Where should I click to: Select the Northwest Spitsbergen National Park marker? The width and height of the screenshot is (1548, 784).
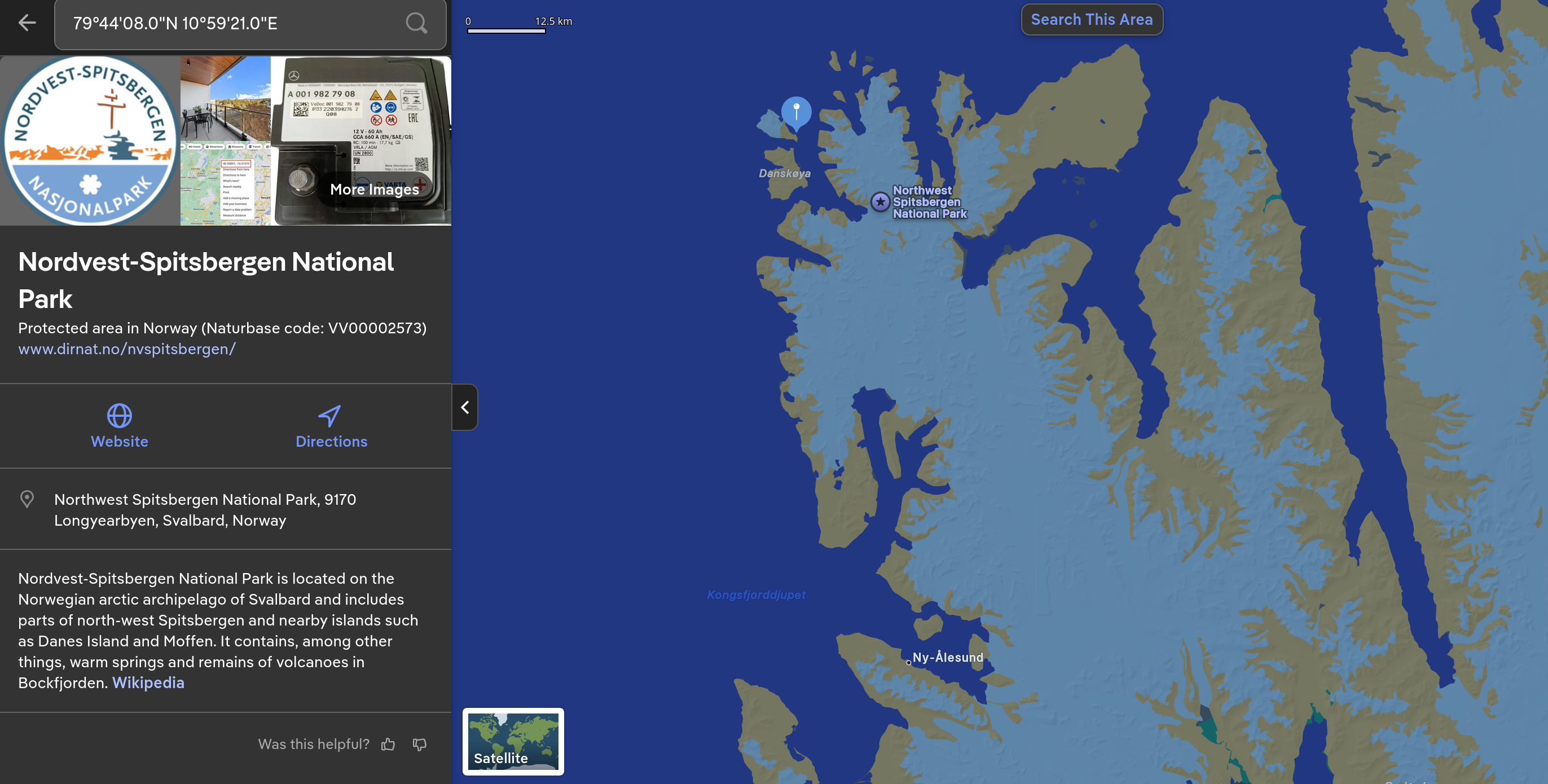(879, 202)
